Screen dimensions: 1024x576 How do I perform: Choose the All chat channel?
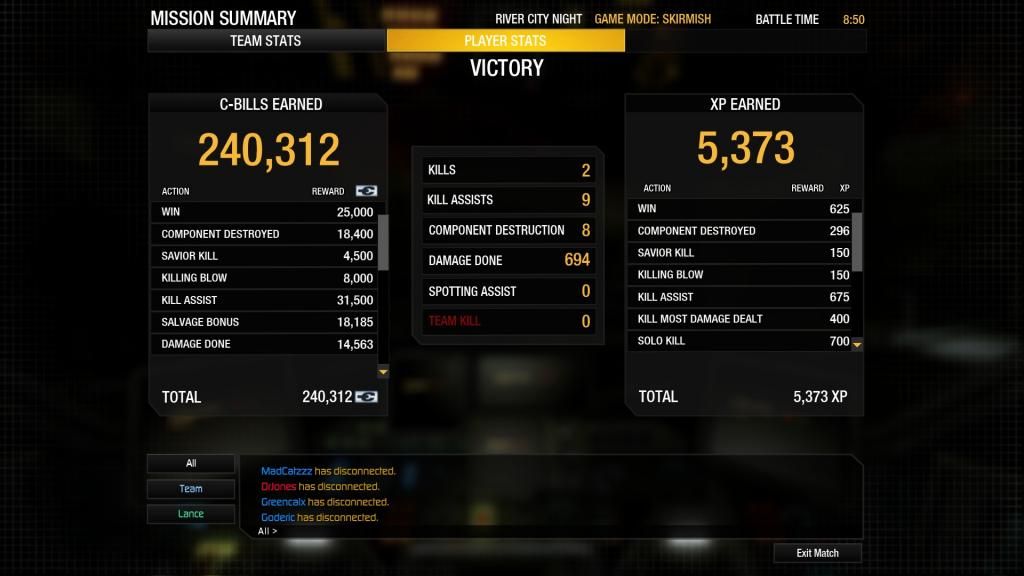click(x=191, y=464)
